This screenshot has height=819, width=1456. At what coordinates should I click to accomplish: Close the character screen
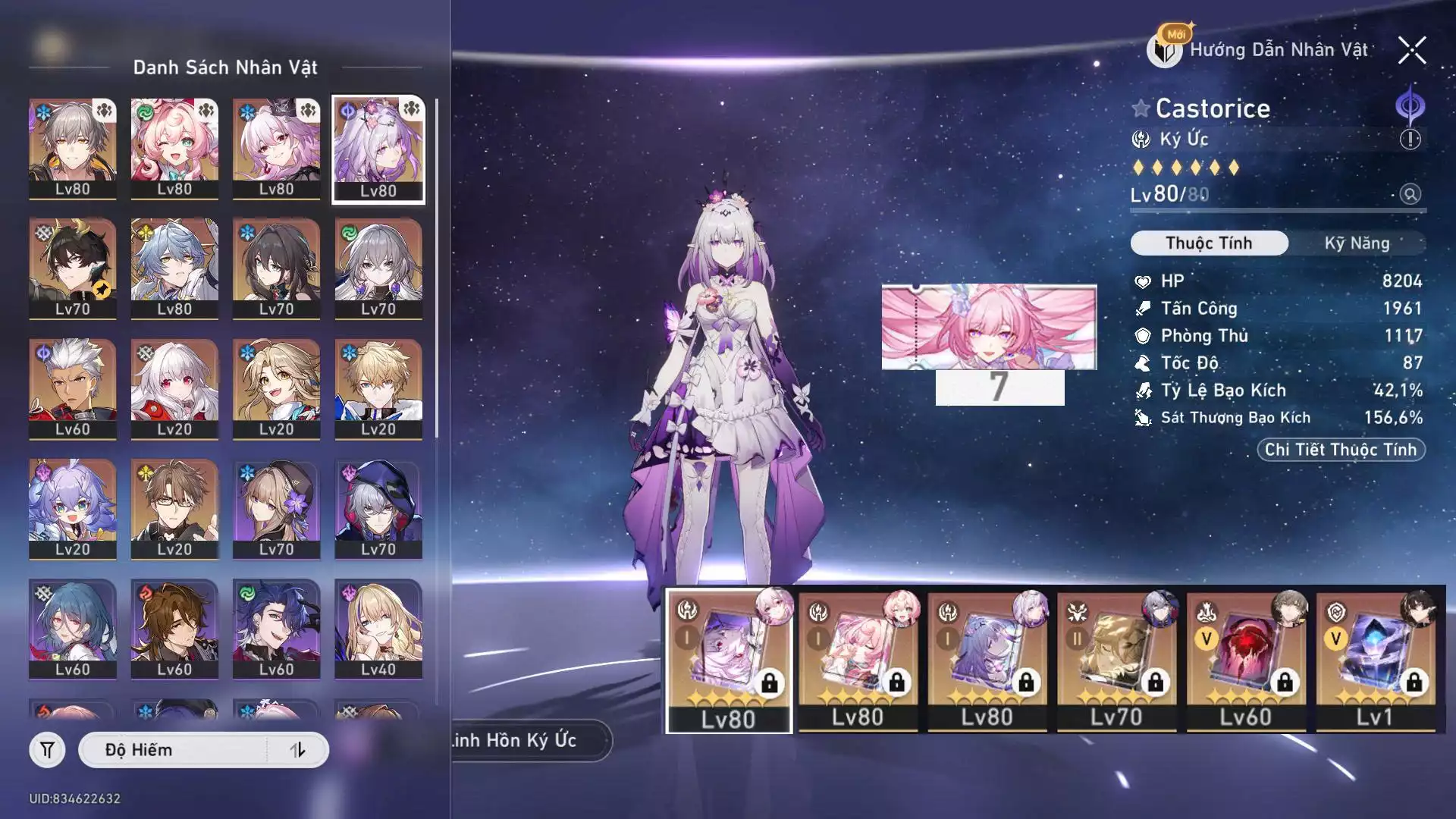1411,51
